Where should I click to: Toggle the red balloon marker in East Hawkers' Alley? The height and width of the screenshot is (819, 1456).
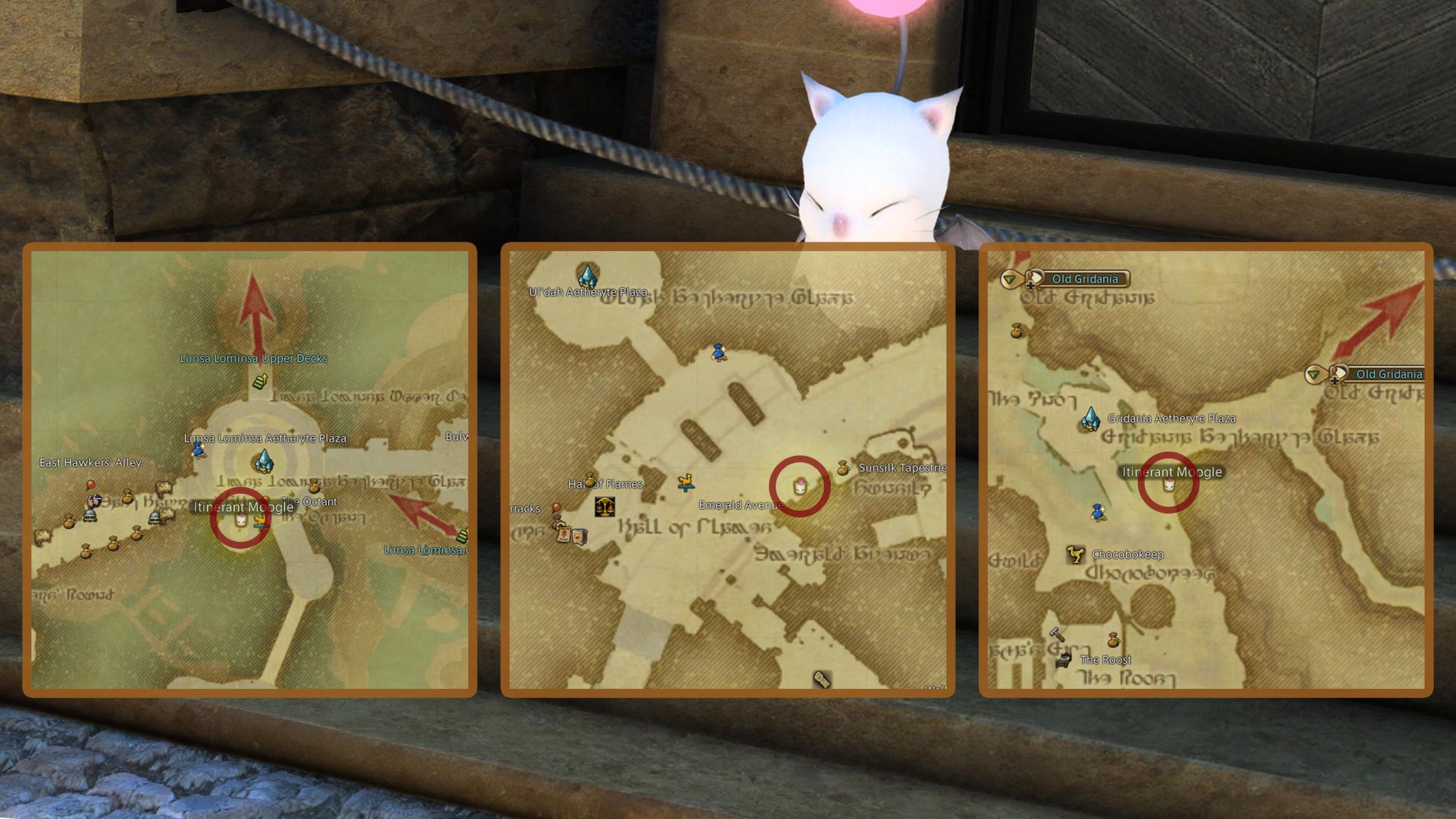pyautogui.click(x=90, y=484)
